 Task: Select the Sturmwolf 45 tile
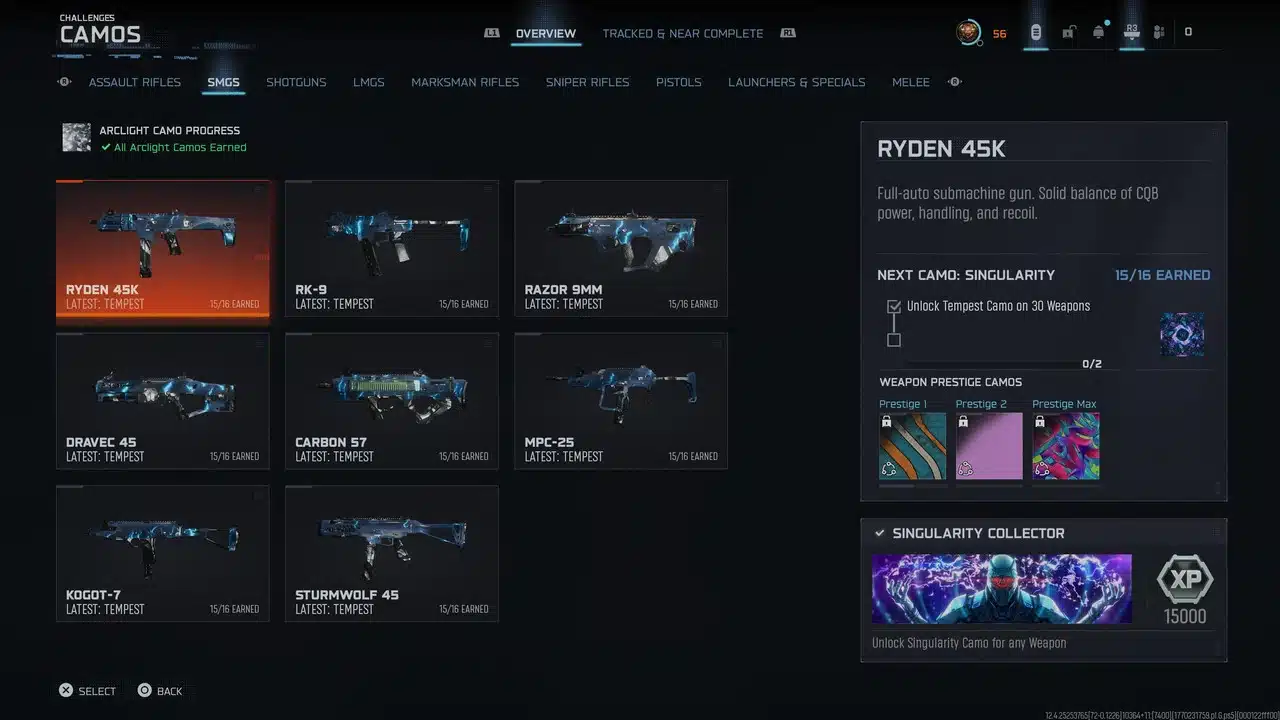pos(391,553)
